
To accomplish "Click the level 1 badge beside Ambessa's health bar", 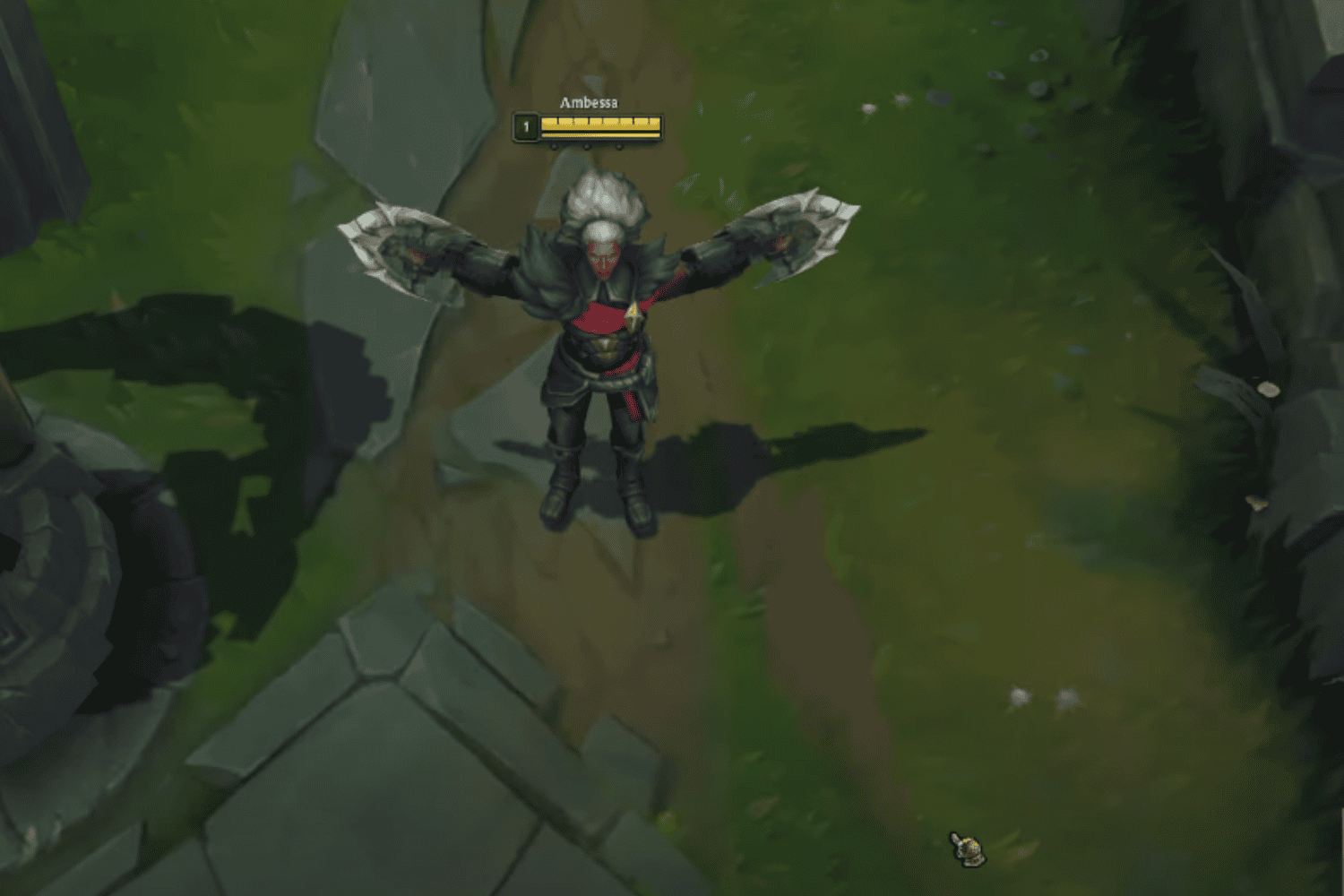I will pos(524,128).
